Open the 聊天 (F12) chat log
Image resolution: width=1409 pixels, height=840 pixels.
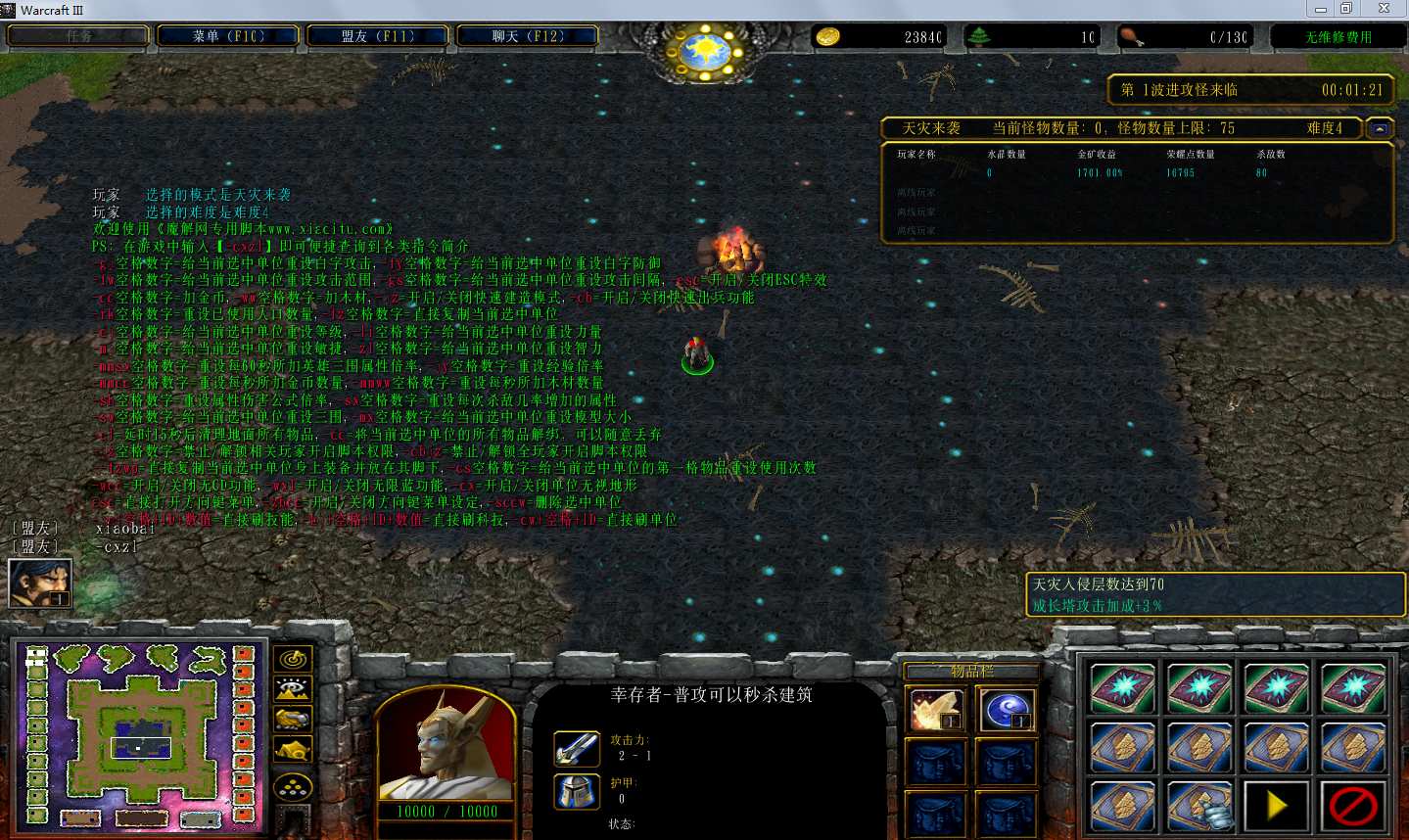click(528, 36)
